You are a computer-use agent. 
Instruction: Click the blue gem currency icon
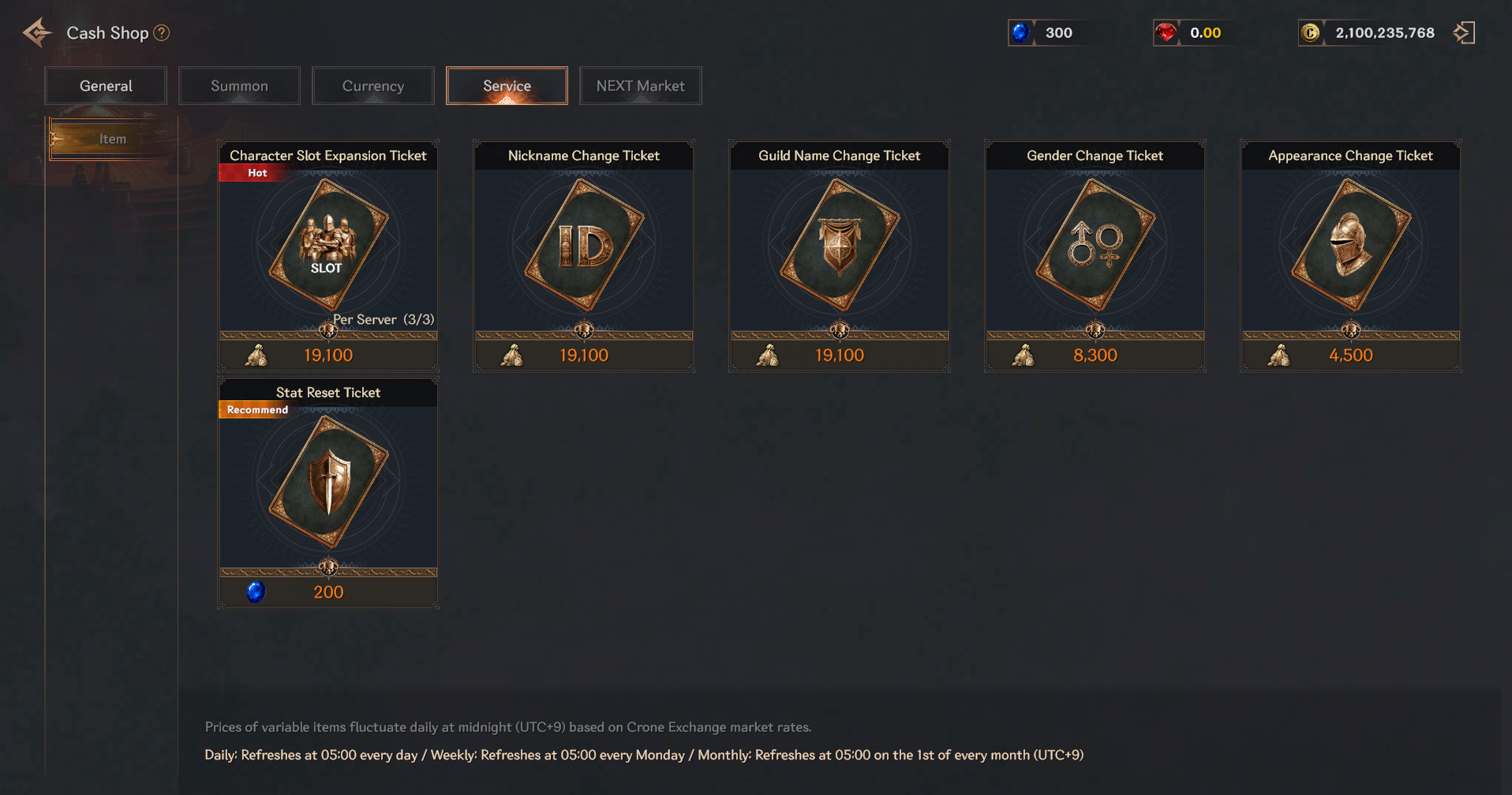[x=1020, y=33]
